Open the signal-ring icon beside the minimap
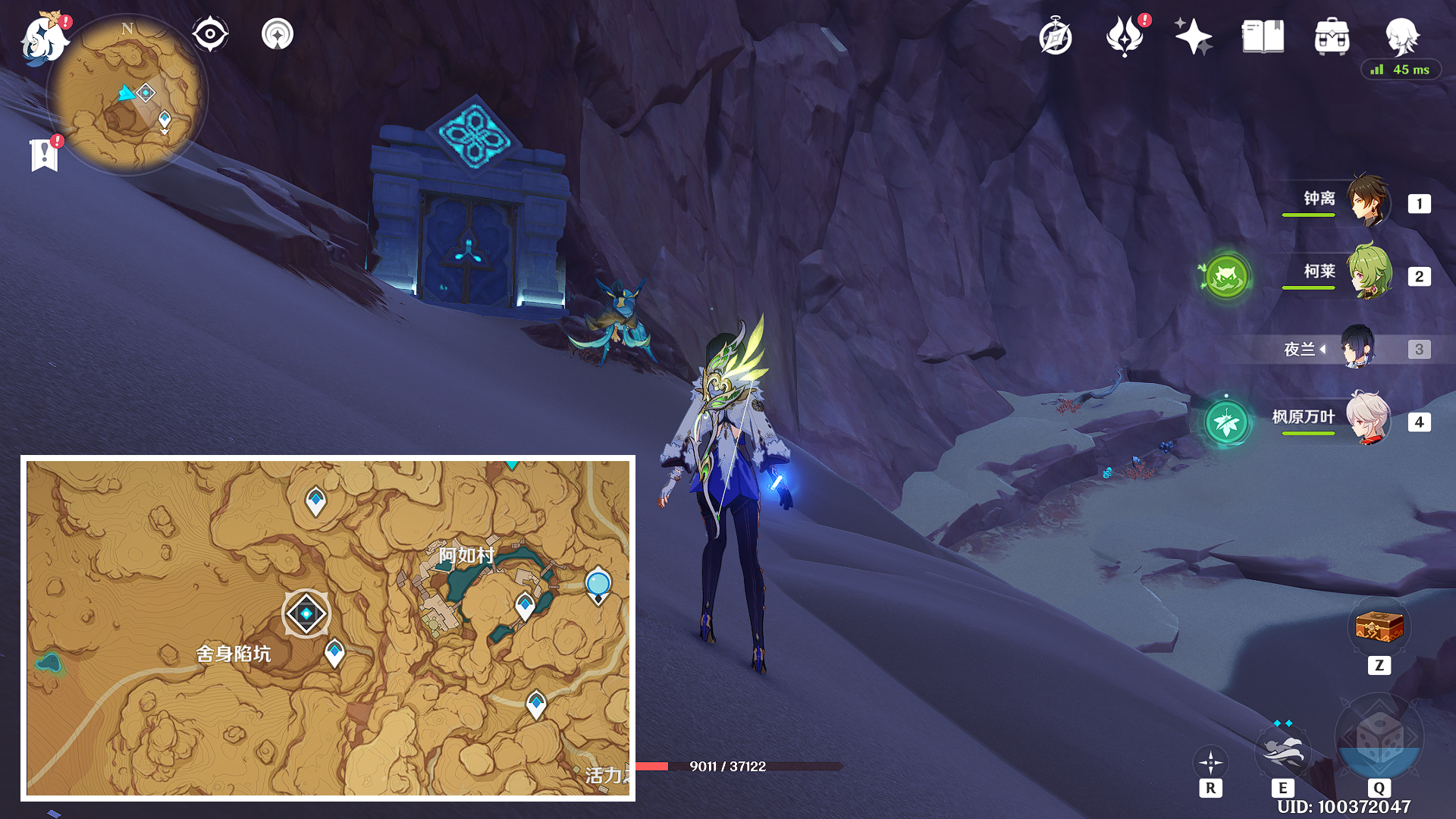The width and height of the screenshot is (1456, 819). (278, 34)
